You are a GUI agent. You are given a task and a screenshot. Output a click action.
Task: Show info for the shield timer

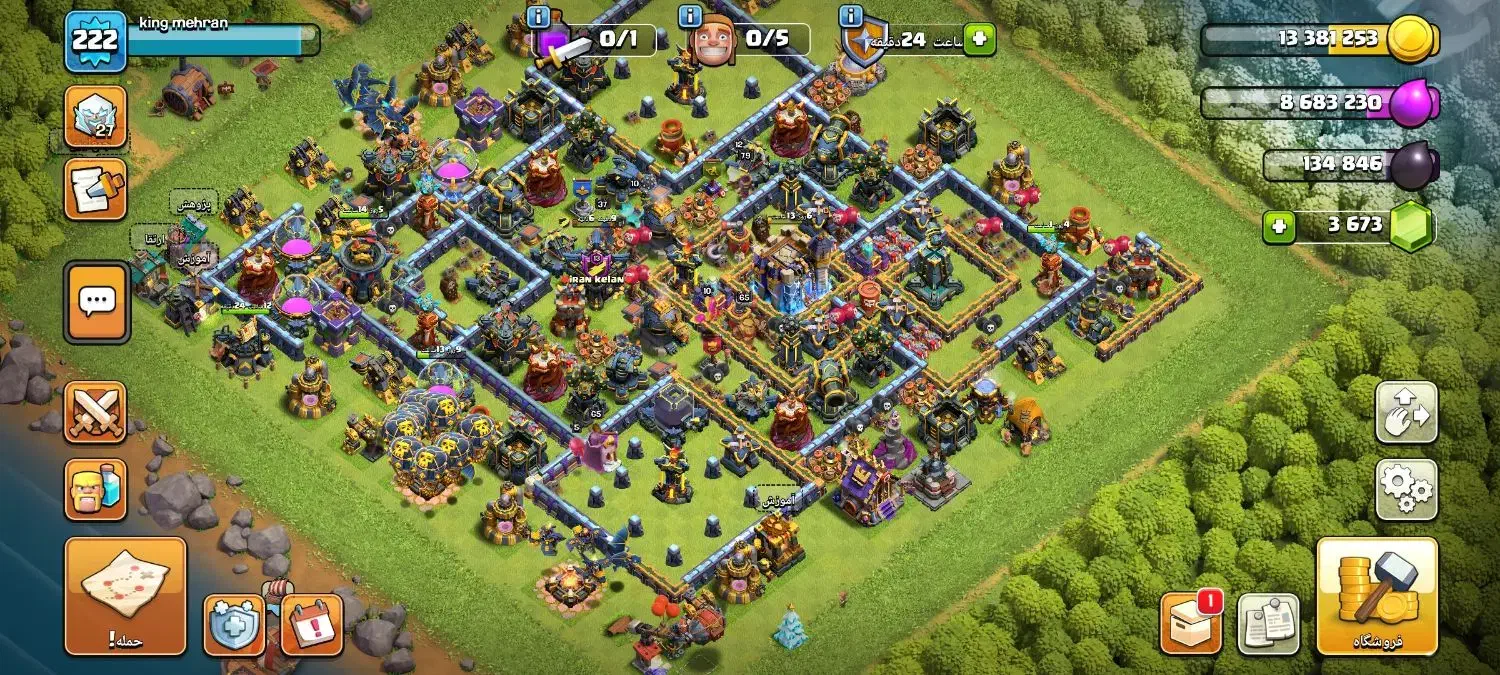851,16
